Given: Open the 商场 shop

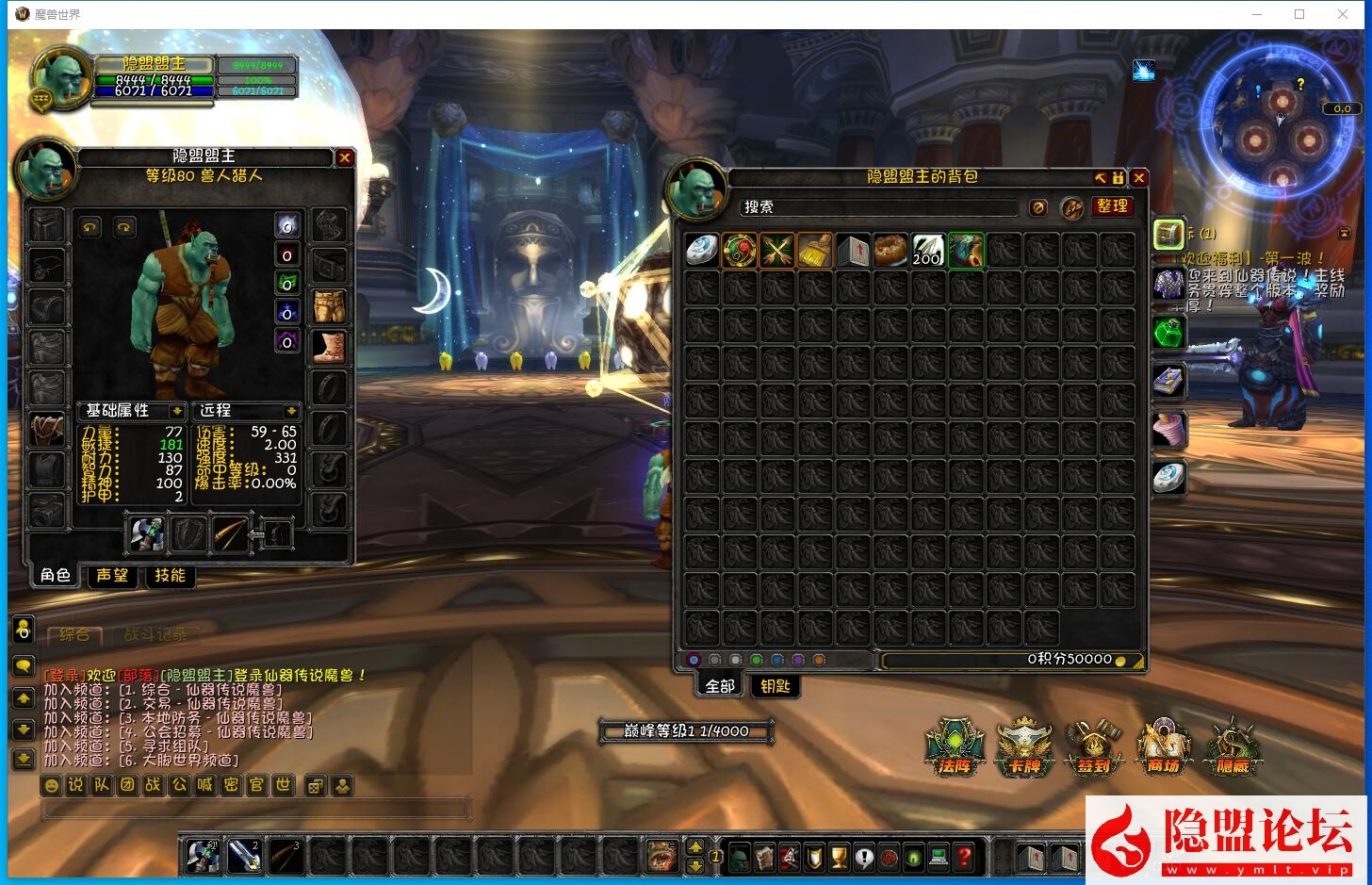Looking at the screenshot, I should [1164, 746].
